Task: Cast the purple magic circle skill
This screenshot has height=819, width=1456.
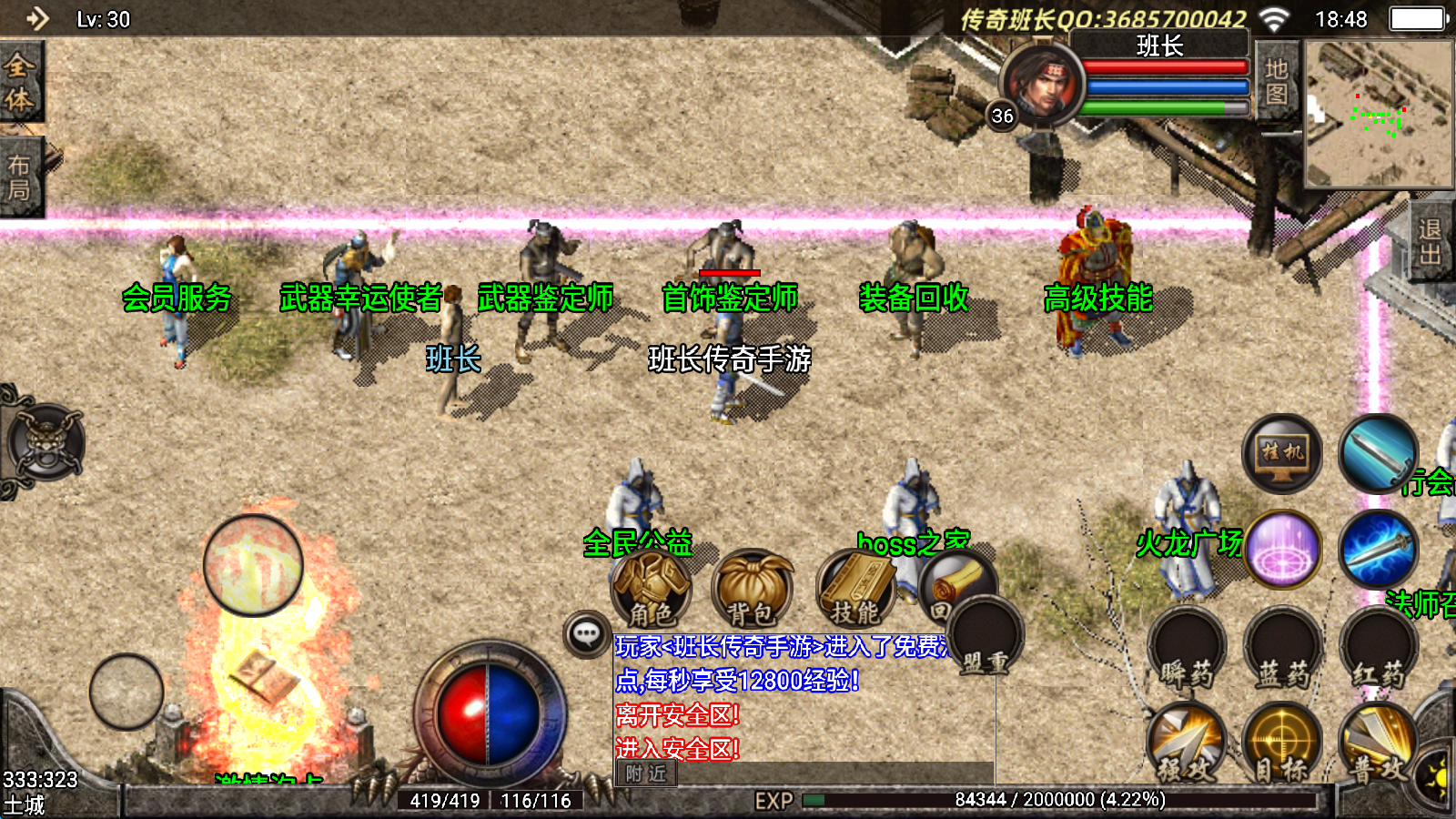Action: [1283, 550]
